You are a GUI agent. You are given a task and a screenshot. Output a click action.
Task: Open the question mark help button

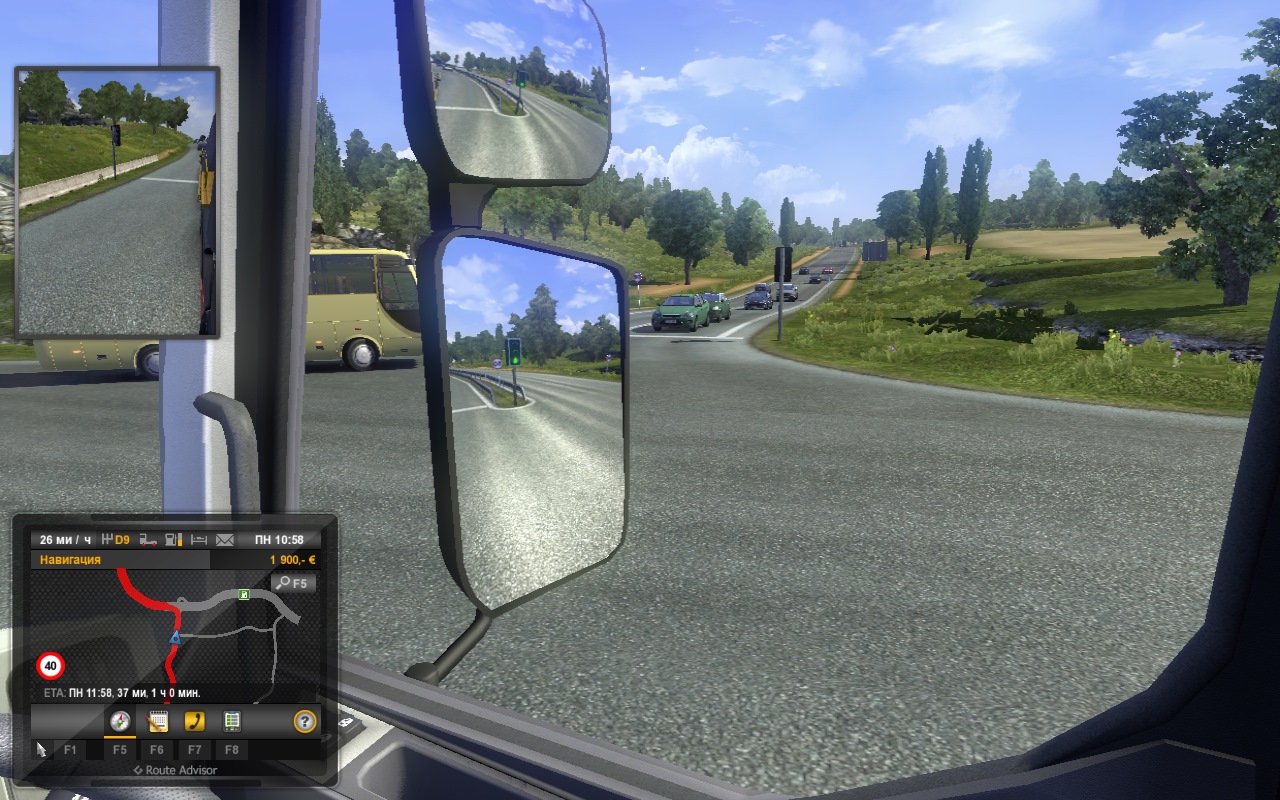(304, 721)
